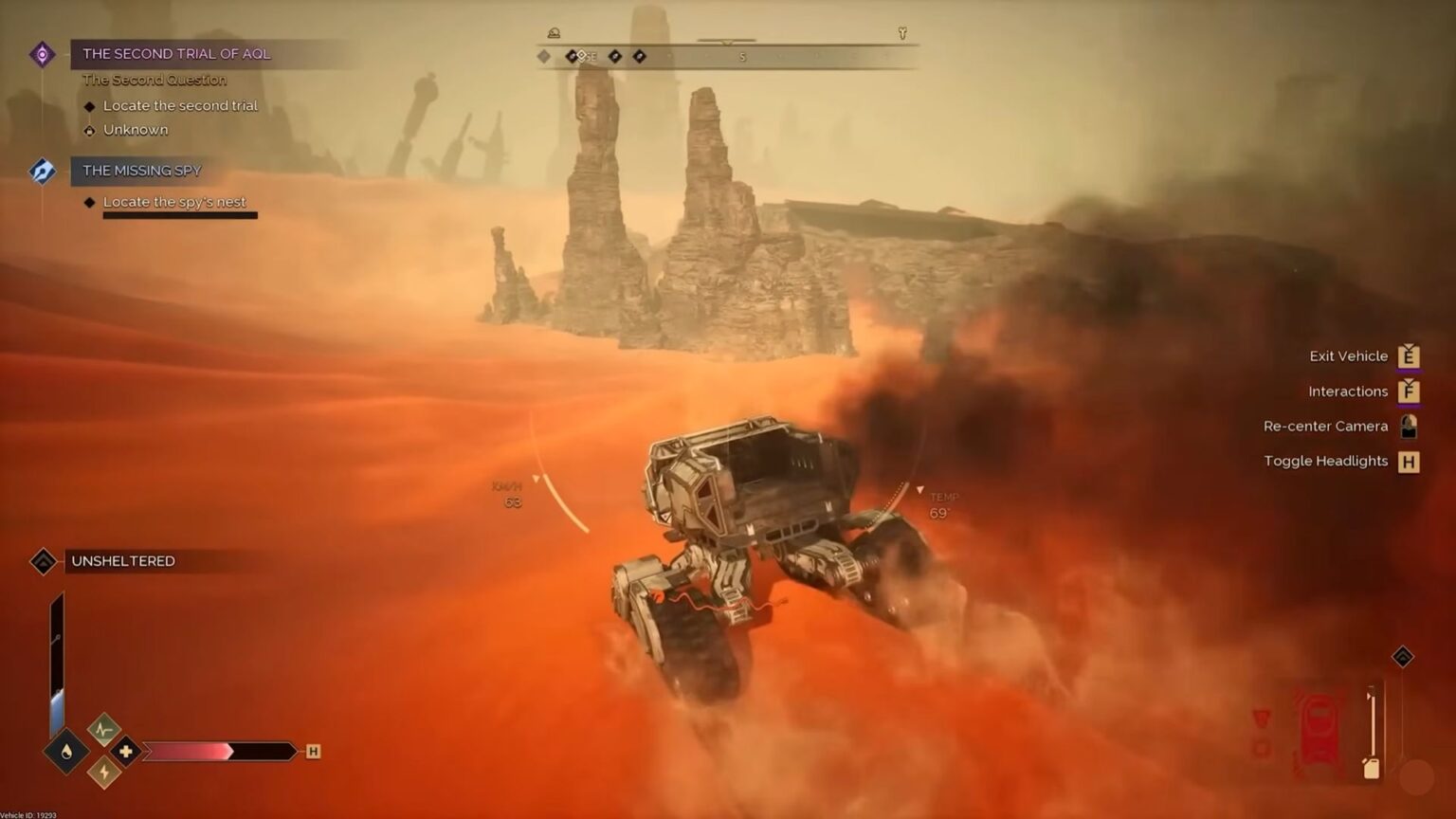The image size is (1456, 819).
Task: Click the fuel canister icon near the fuel gauge
Action: click(1372, 769)
